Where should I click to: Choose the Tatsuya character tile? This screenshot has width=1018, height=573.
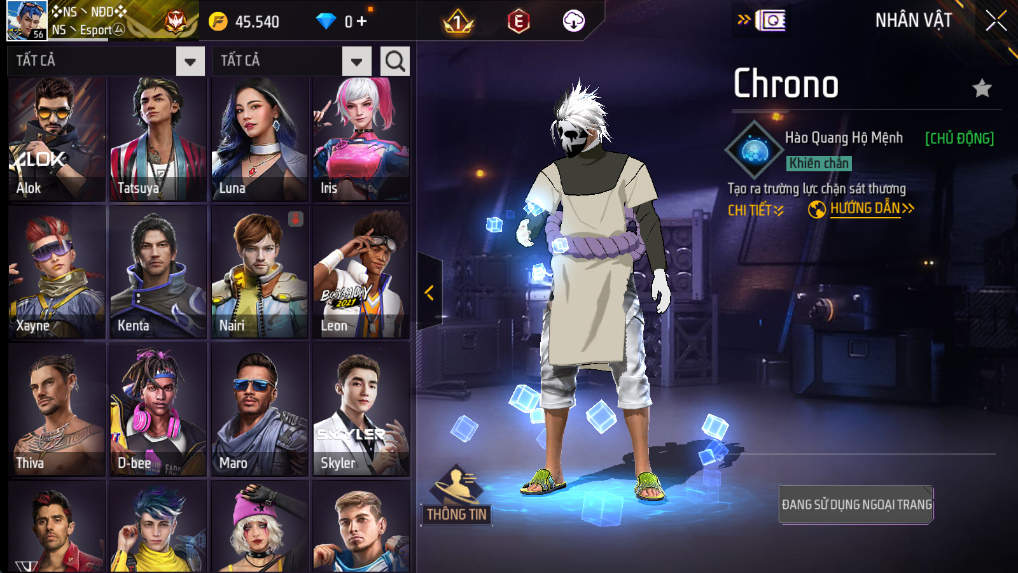click(158, 138)
